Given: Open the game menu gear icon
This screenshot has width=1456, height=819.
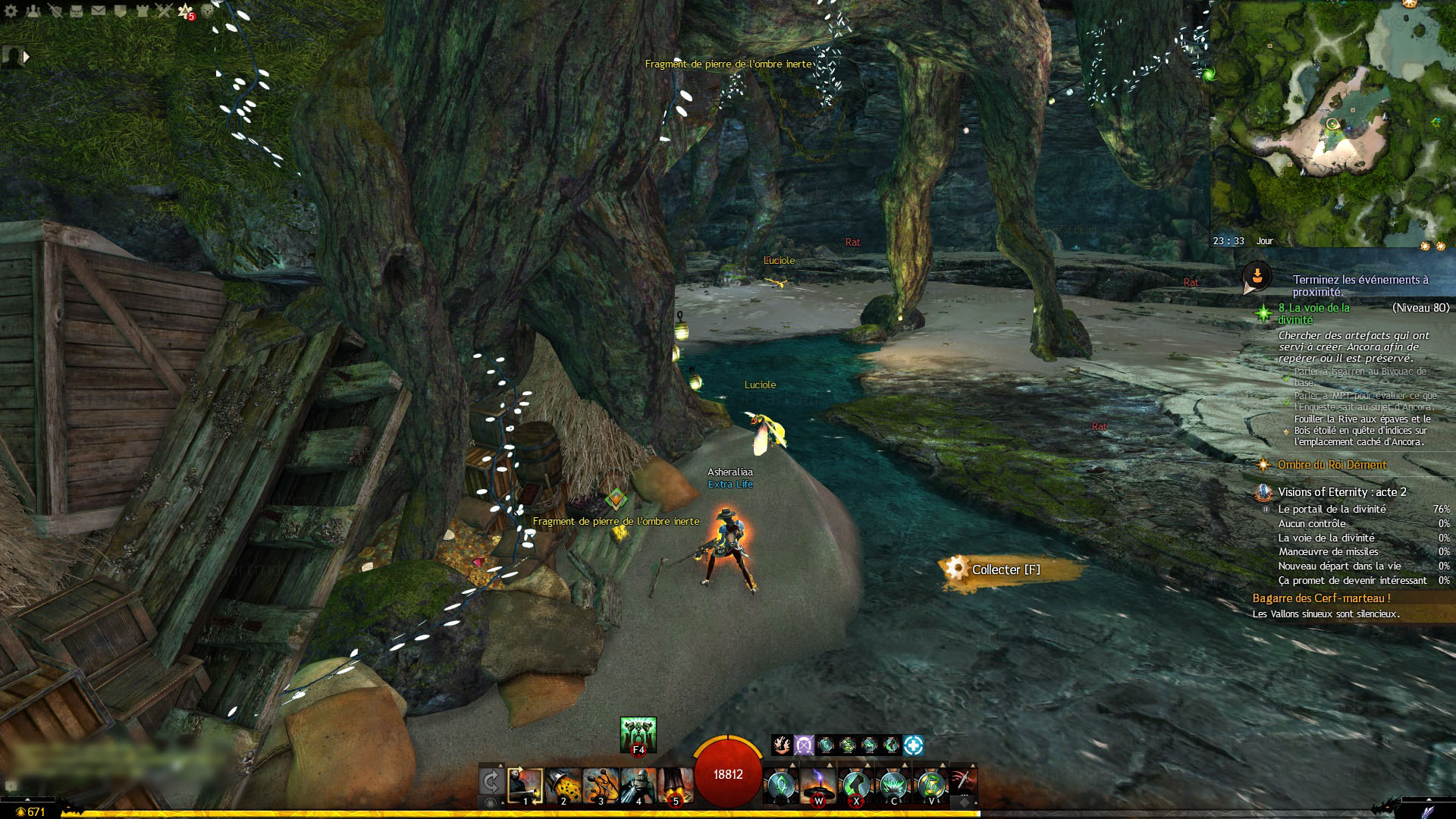Looking at the screenshot, I should pyautogui.click(x=11, y=11).
